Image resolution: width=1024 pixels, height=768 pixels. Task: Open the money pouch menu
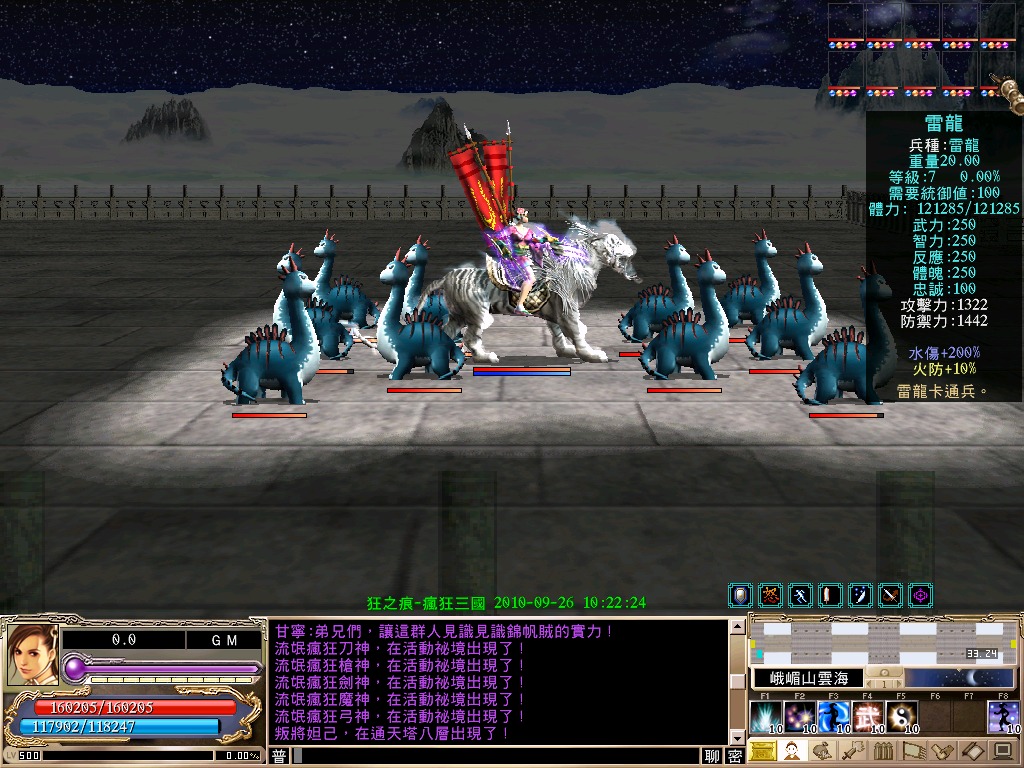(822, 751)
